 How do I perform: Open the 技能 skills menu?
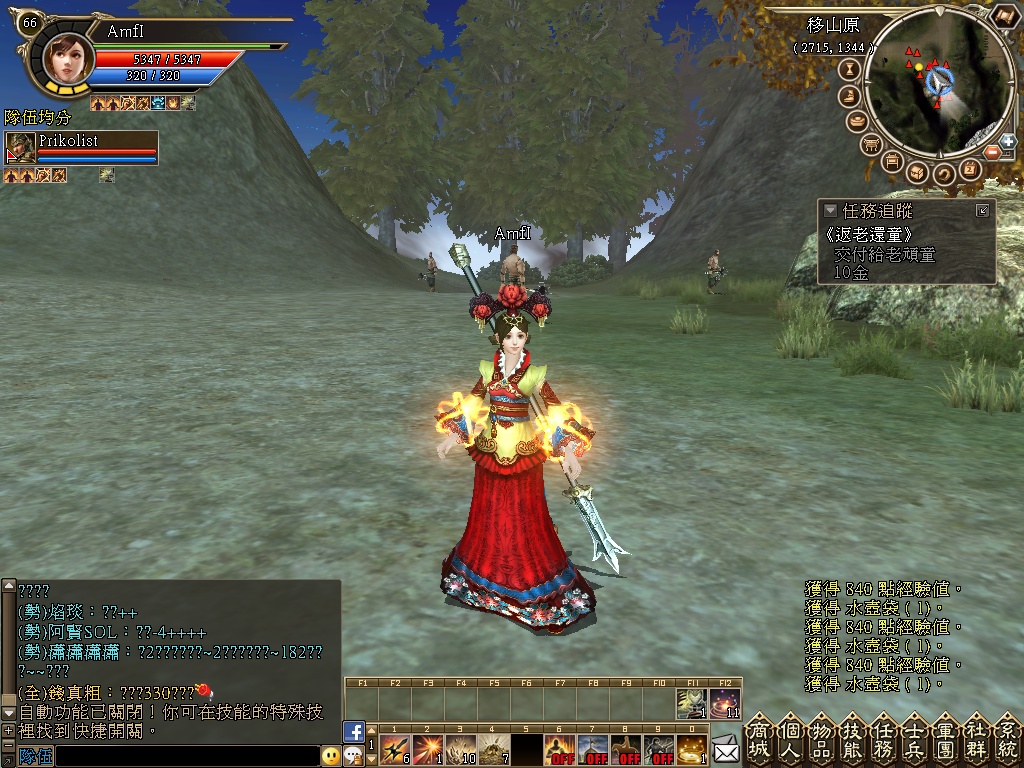[x=852, y=739]
